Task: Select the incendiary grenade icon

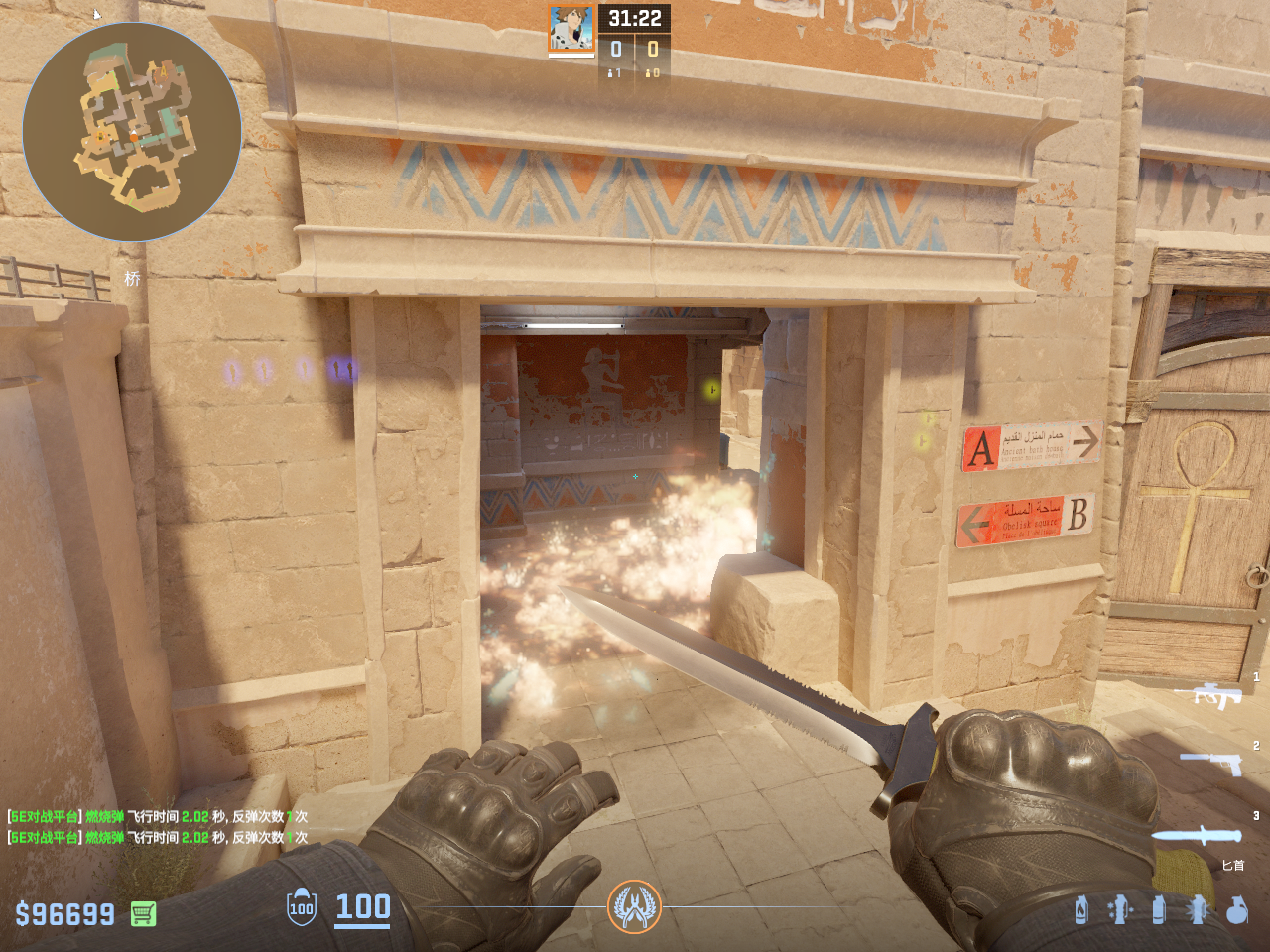Action: (x=1081, y=909)
